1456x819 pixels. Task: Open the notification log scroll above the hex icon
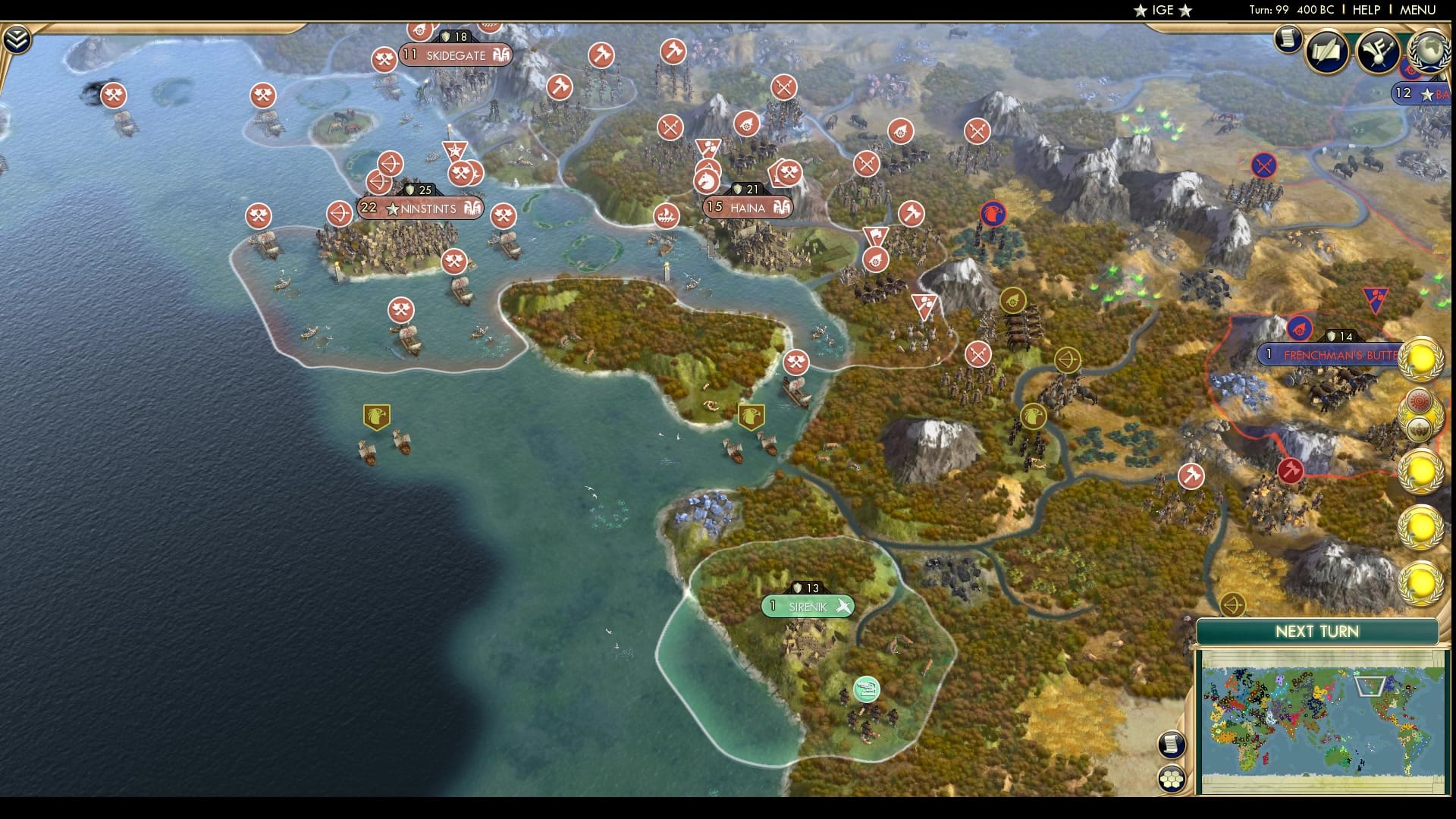click(1171, 744)
